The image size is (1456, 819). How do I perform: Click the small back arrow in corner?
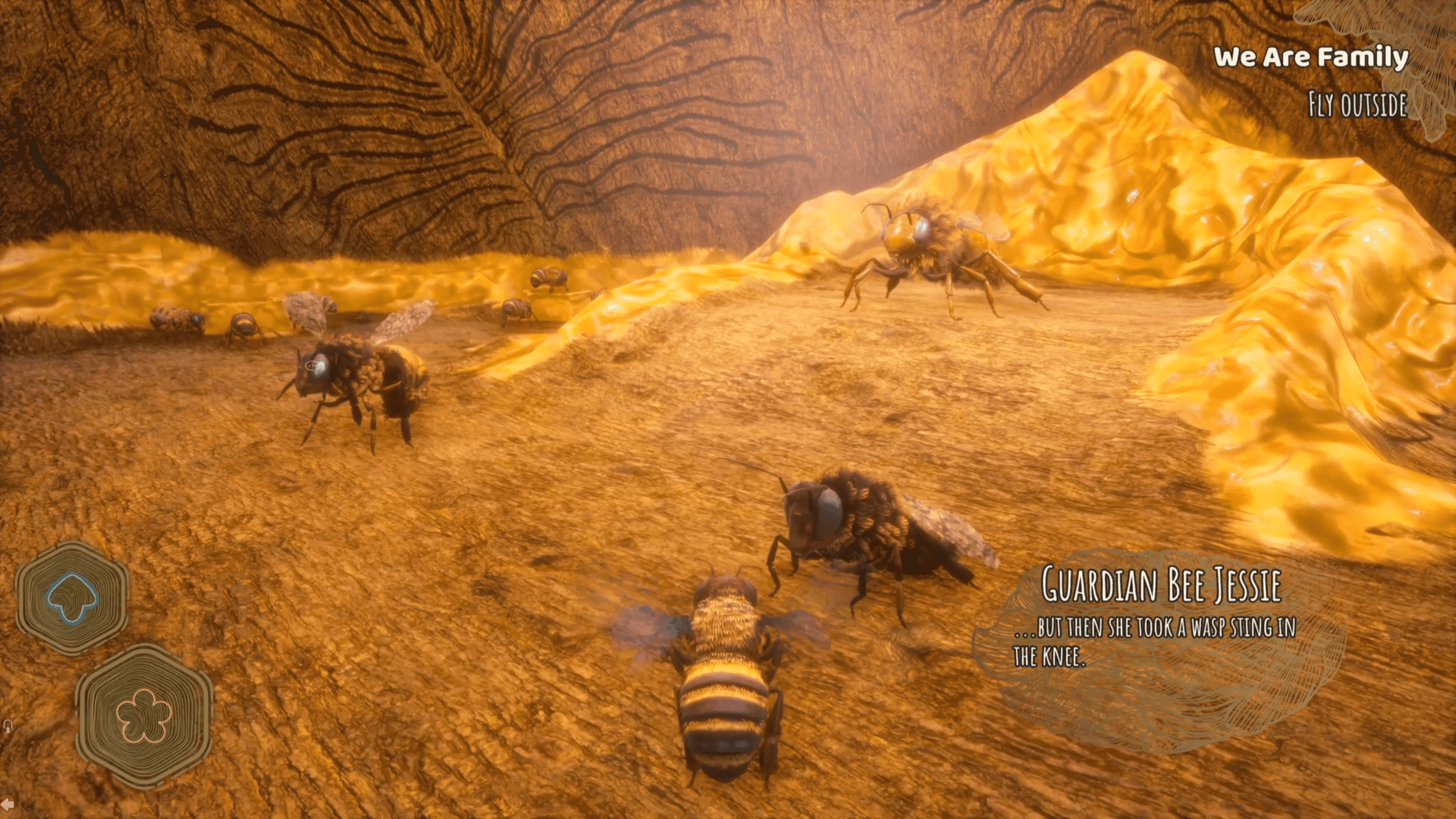(8, 804)
